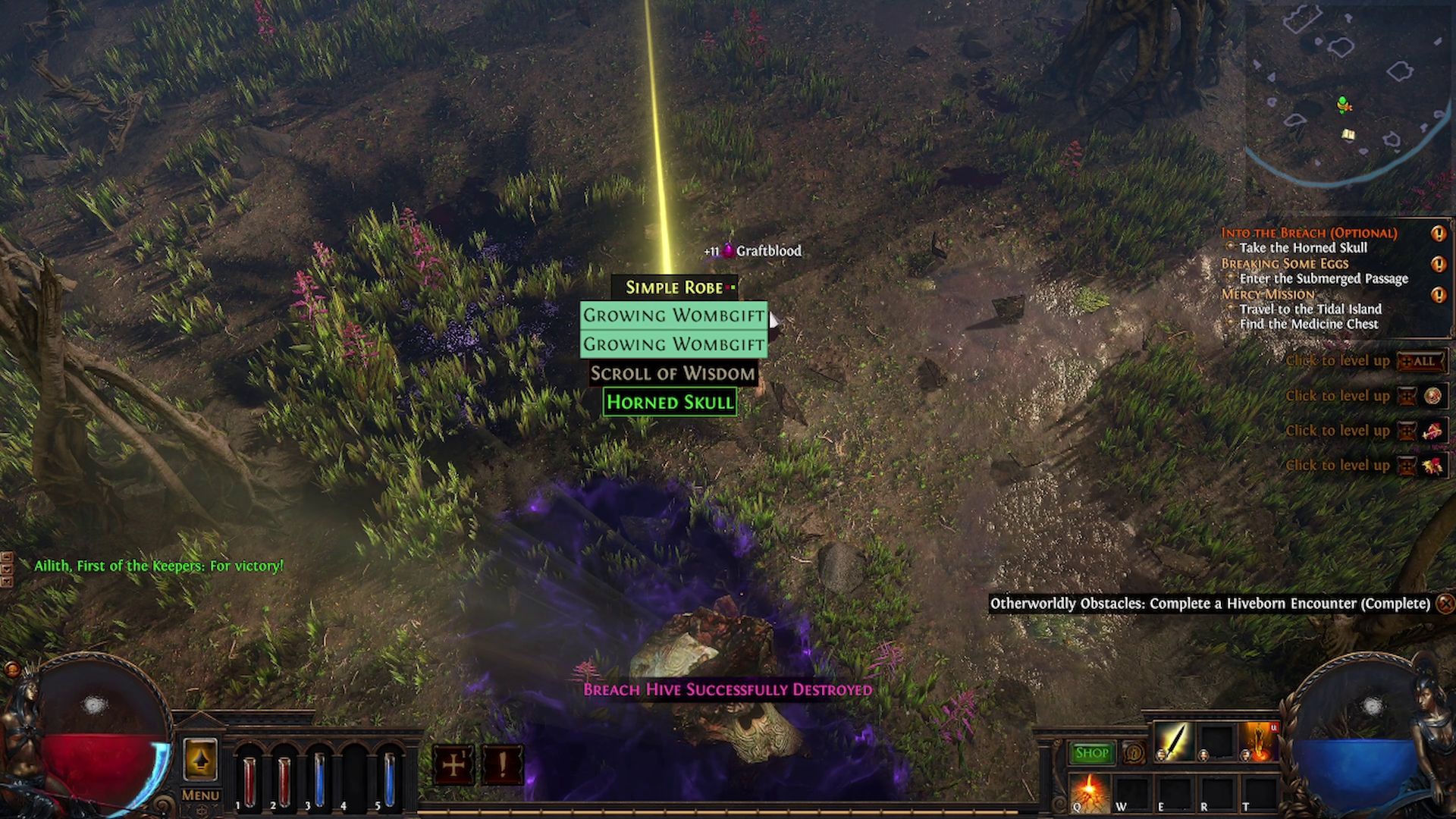Pick up the Scroll of Wisdom

tap(672, 373)
